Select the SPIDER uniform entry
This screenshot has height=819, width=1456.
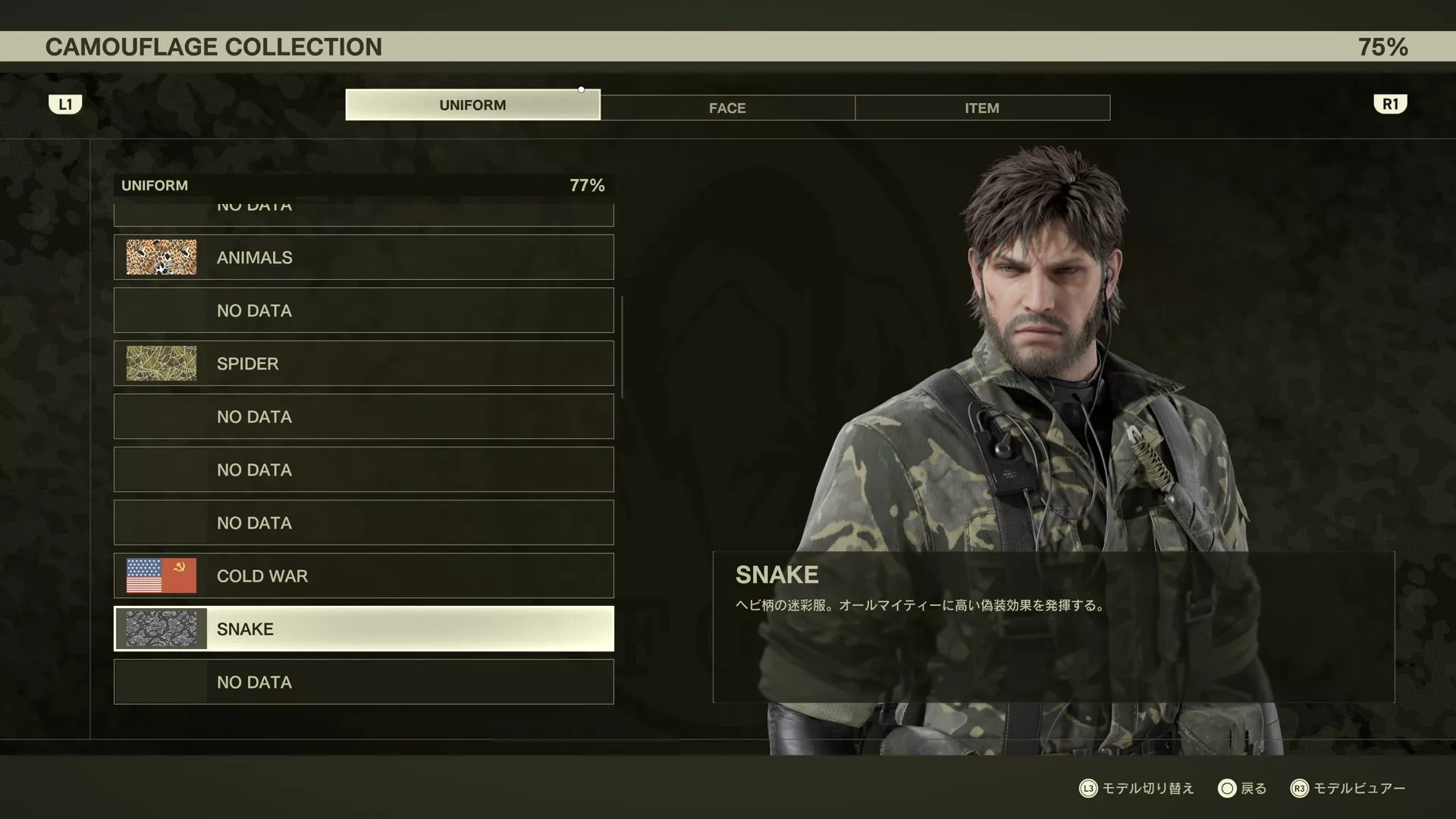tap(364, 363)
